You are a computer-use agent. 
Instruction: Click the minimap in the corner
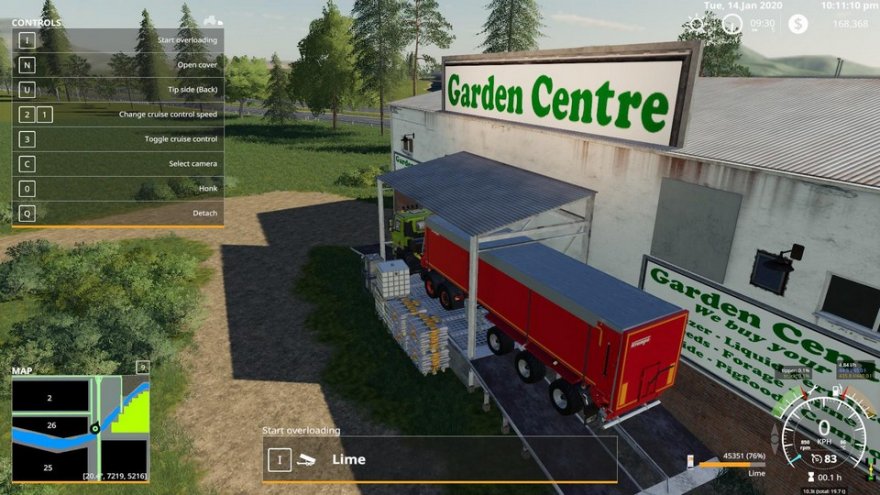point(80,428)
